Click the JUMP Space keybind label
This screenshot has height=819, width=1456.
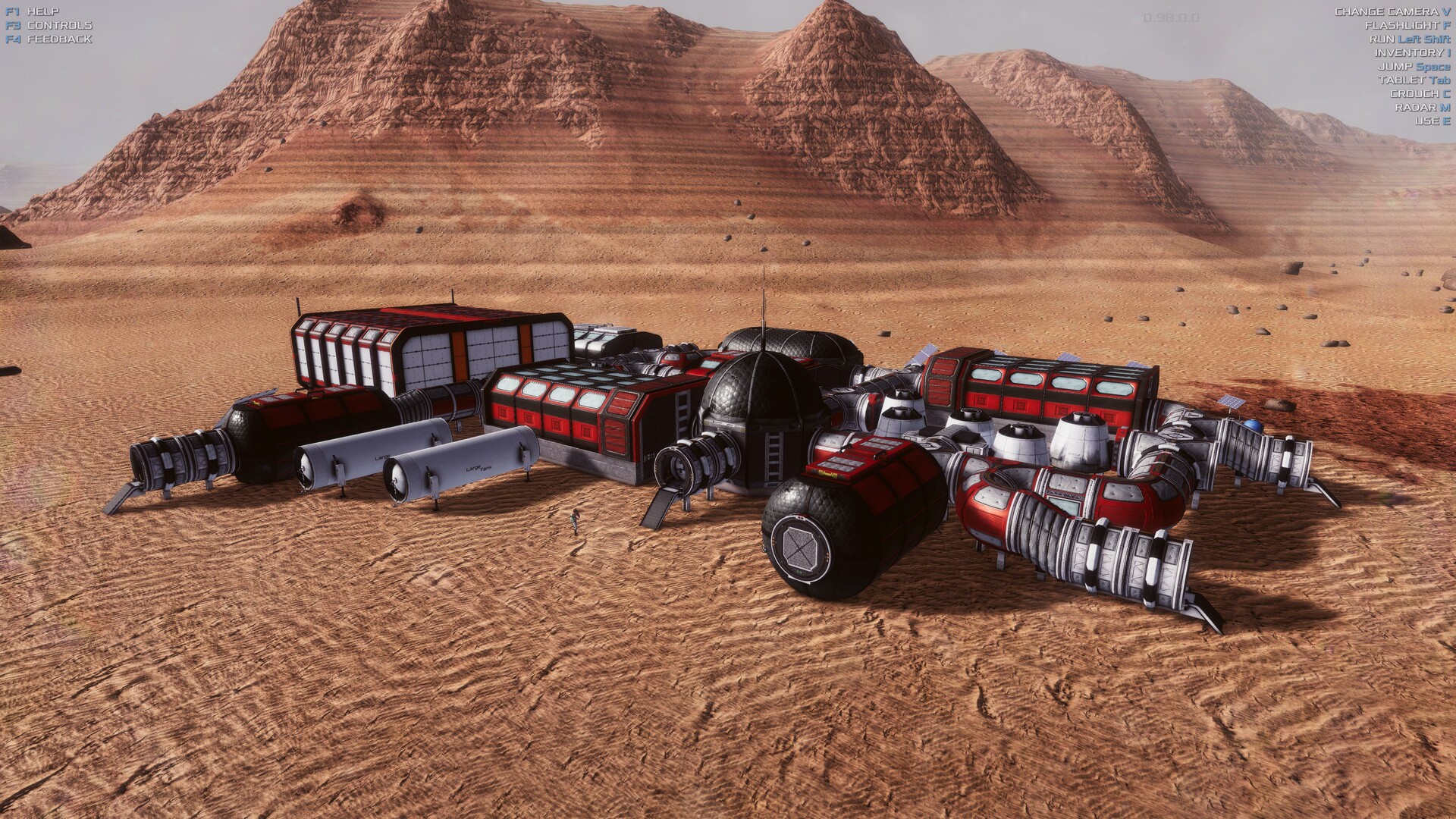tap(1415, 66)
